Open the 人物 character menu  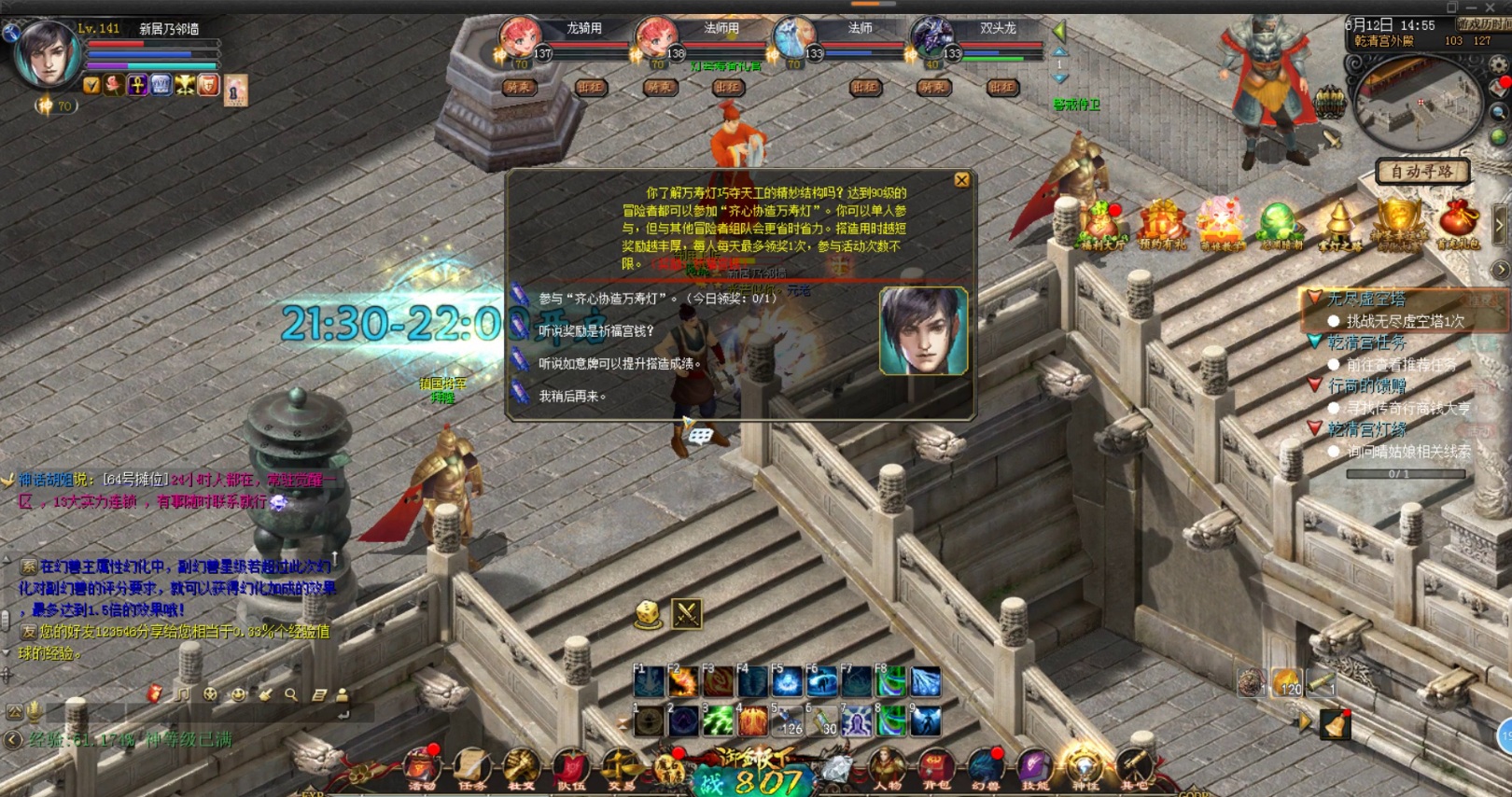(x=887, y=768)
